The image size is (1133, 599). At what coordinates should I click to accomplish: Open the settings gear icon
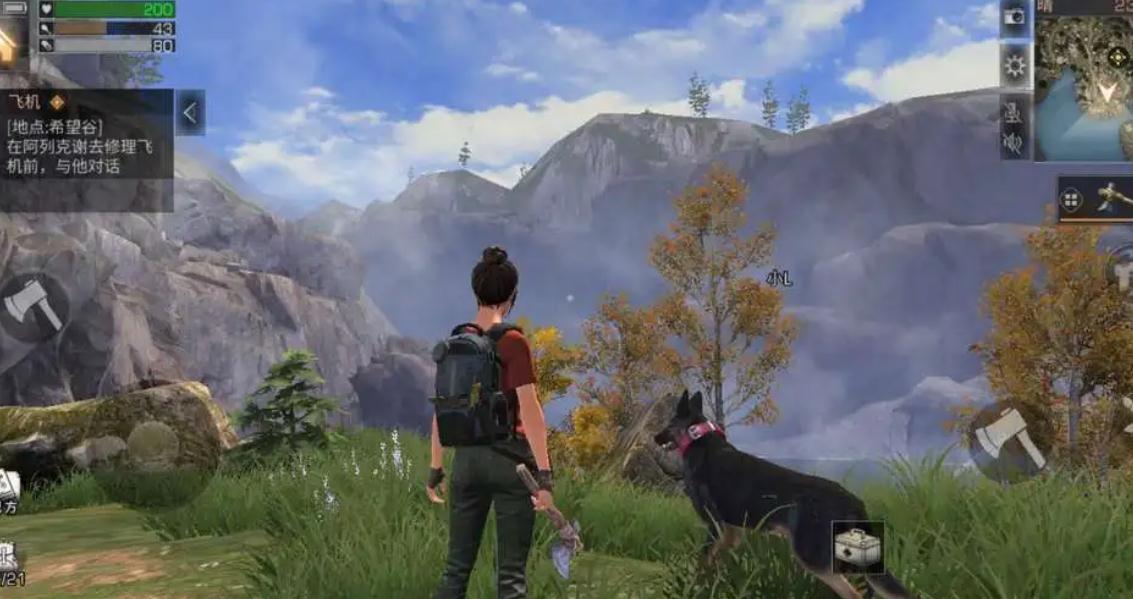click(x=1015, y=67)
